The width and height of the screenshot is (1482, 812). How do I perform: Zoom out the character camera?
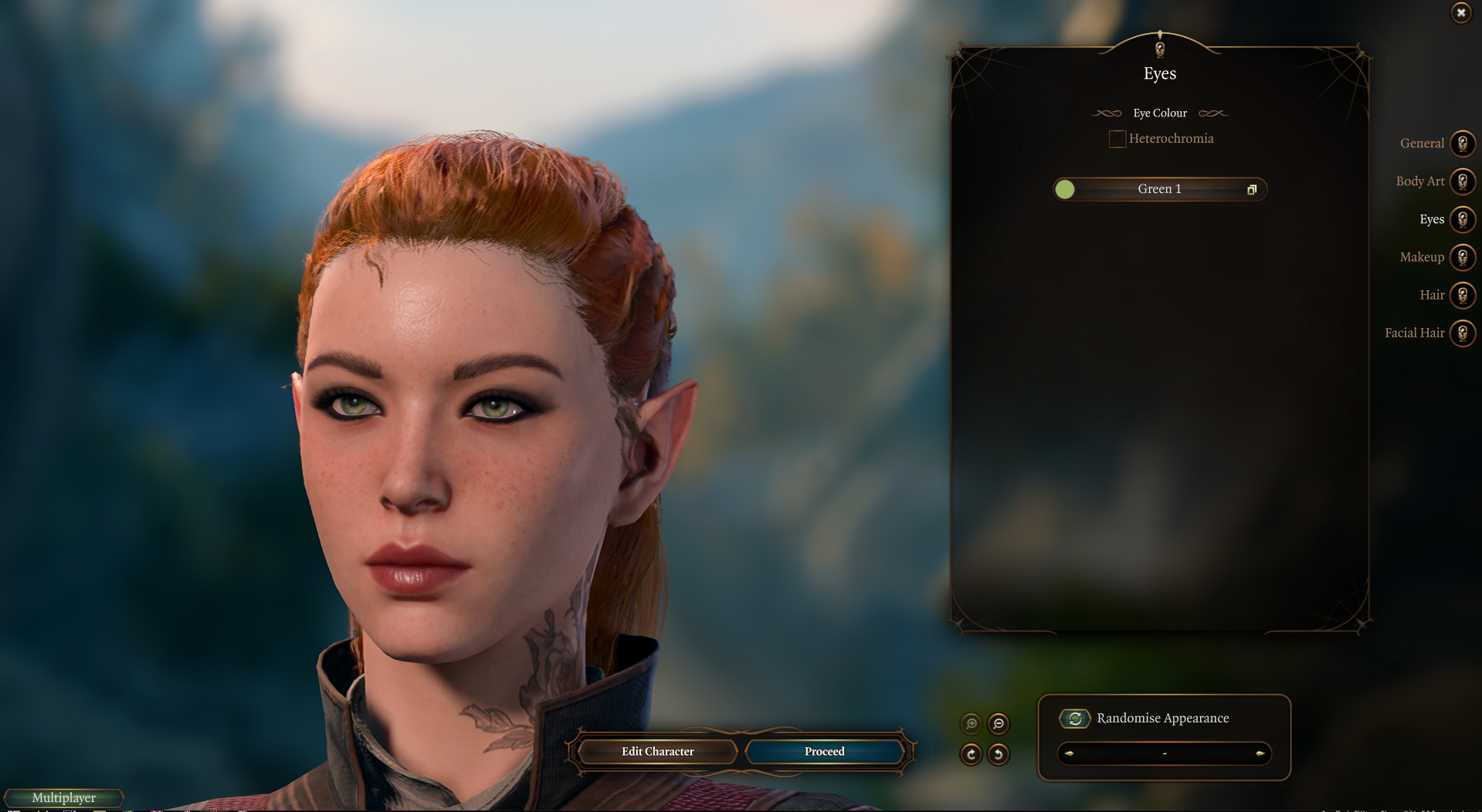[999, 723]
